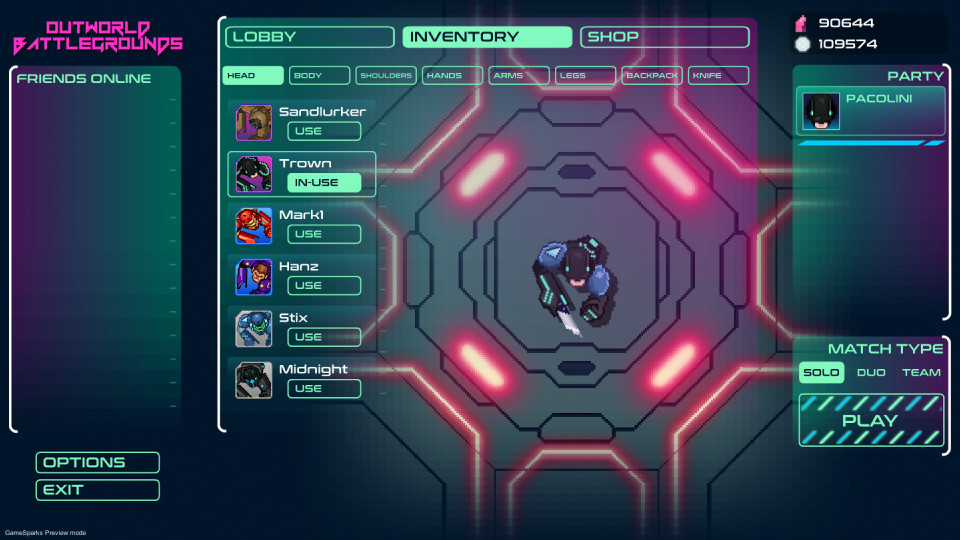Image resolution: width=960 pixels, height=540 pixels.
Task: Exit the game
Action: pos(98,490)
